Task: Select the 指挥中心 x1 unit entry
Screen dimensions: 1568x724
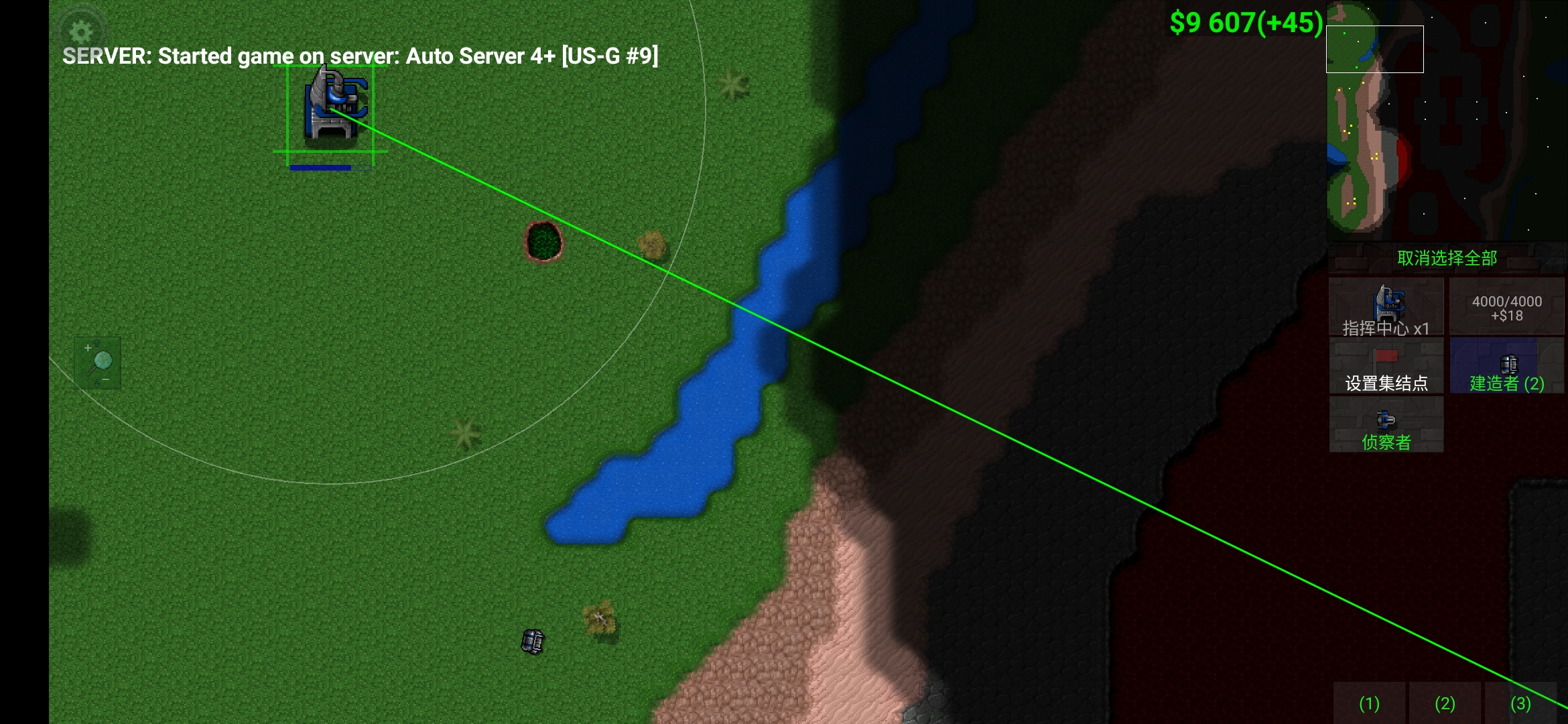Action: click(1386, 307)
